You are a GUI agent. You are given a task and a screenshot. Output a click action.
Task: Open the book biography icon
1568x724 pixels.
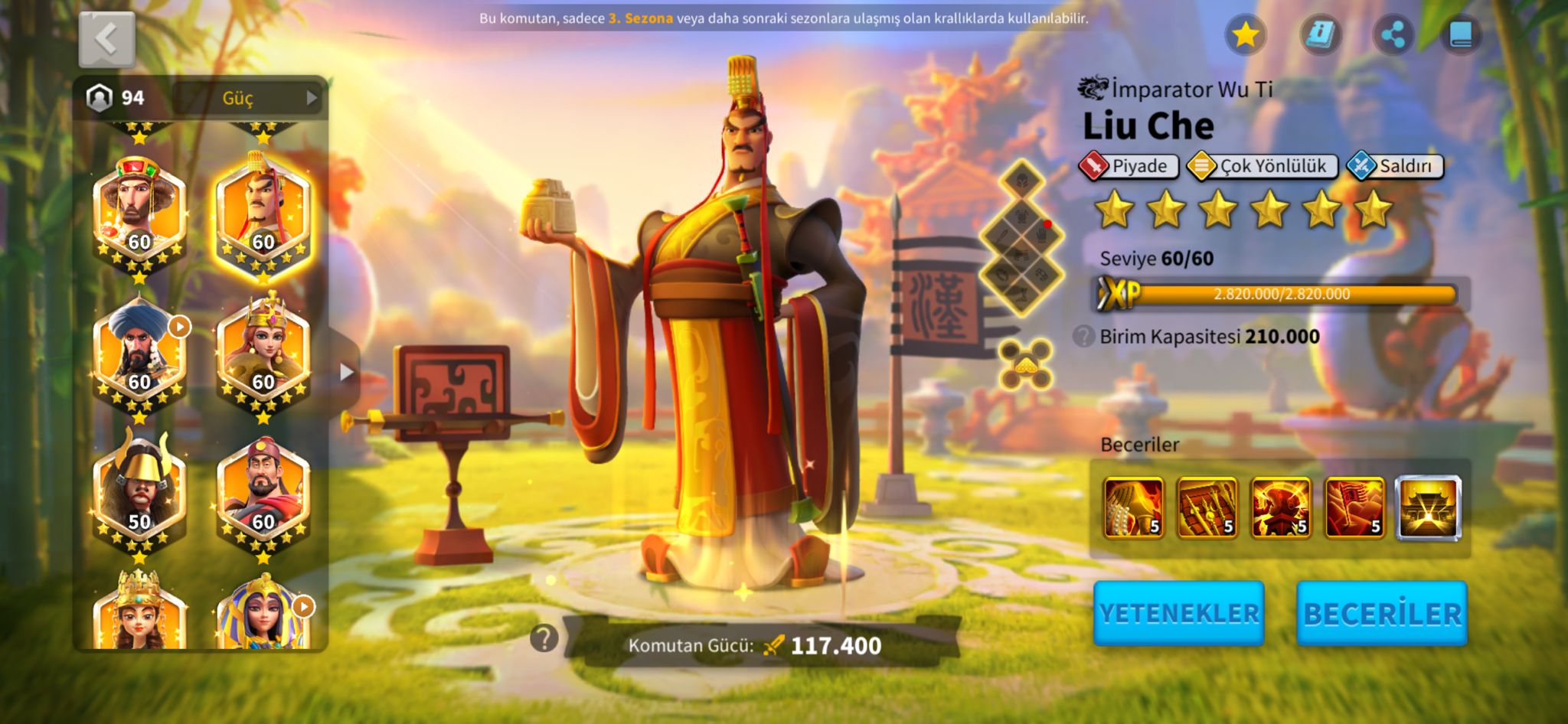point(1461,34)
